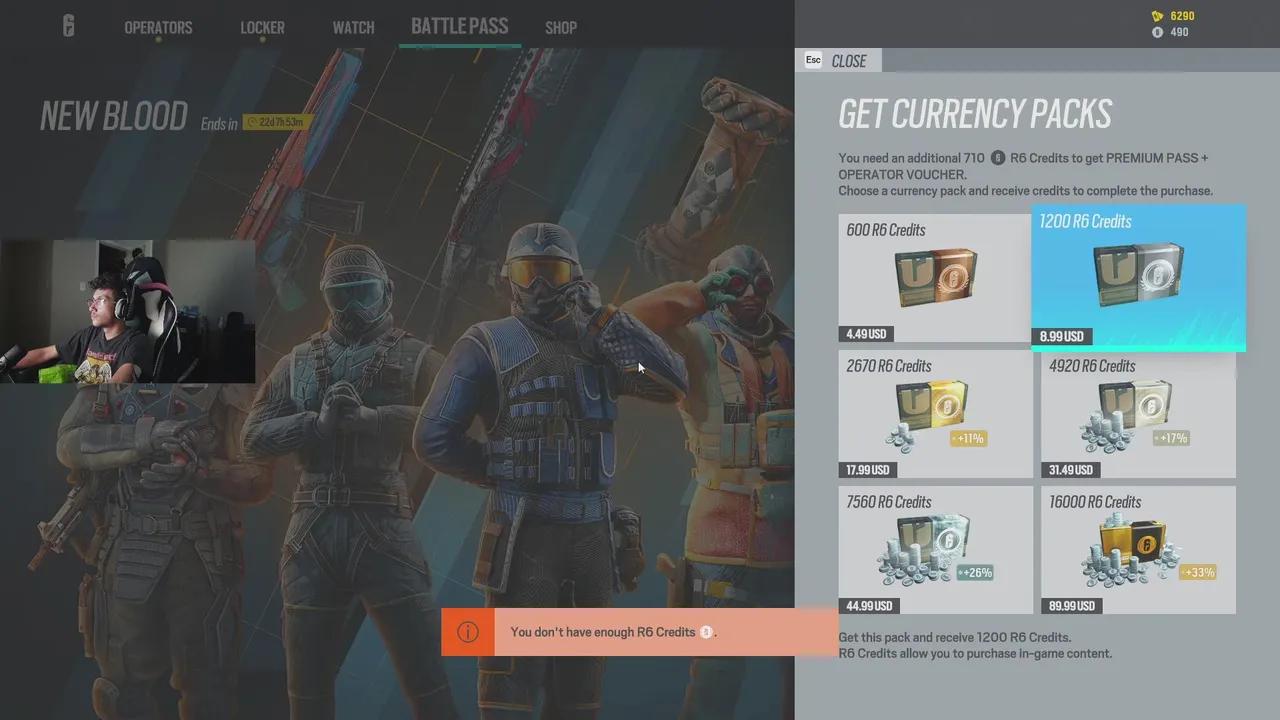Click the streamer webcam thumbnail

click(x=128, y=311)
